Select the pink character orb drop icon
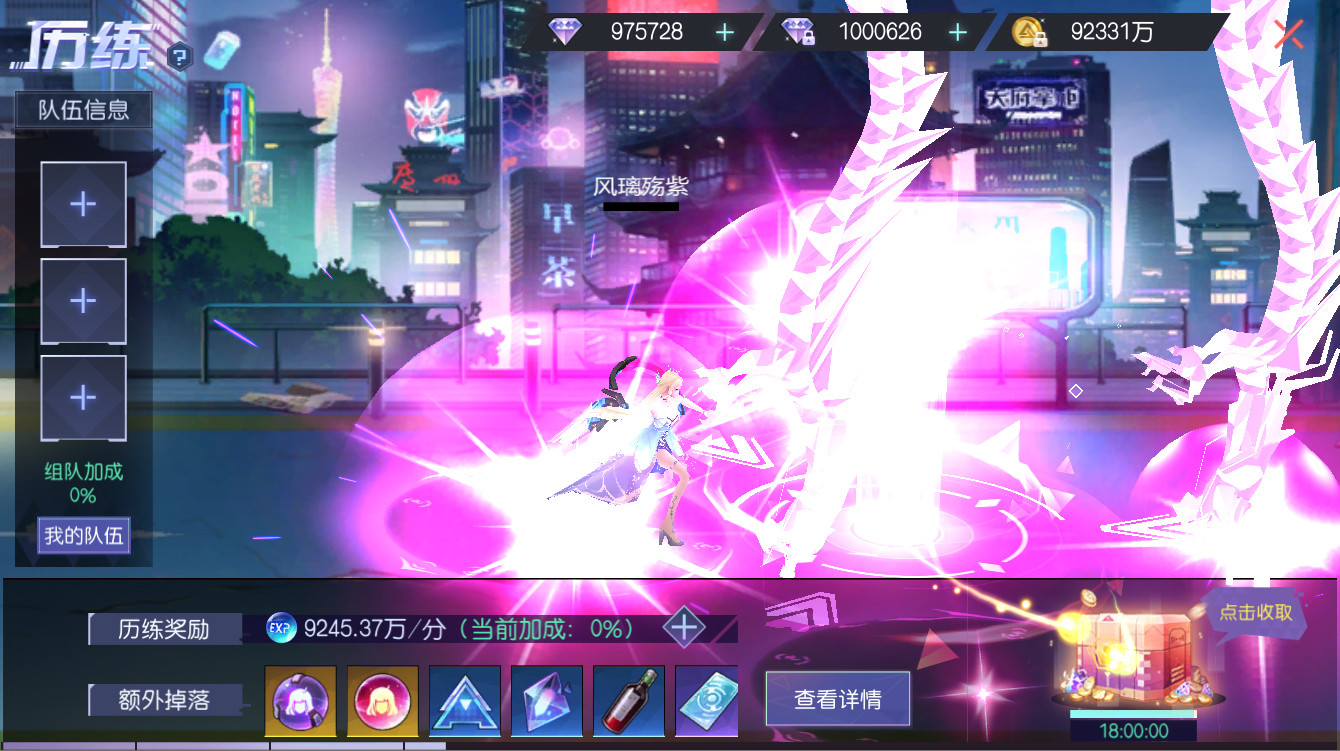 coord(380,701)
